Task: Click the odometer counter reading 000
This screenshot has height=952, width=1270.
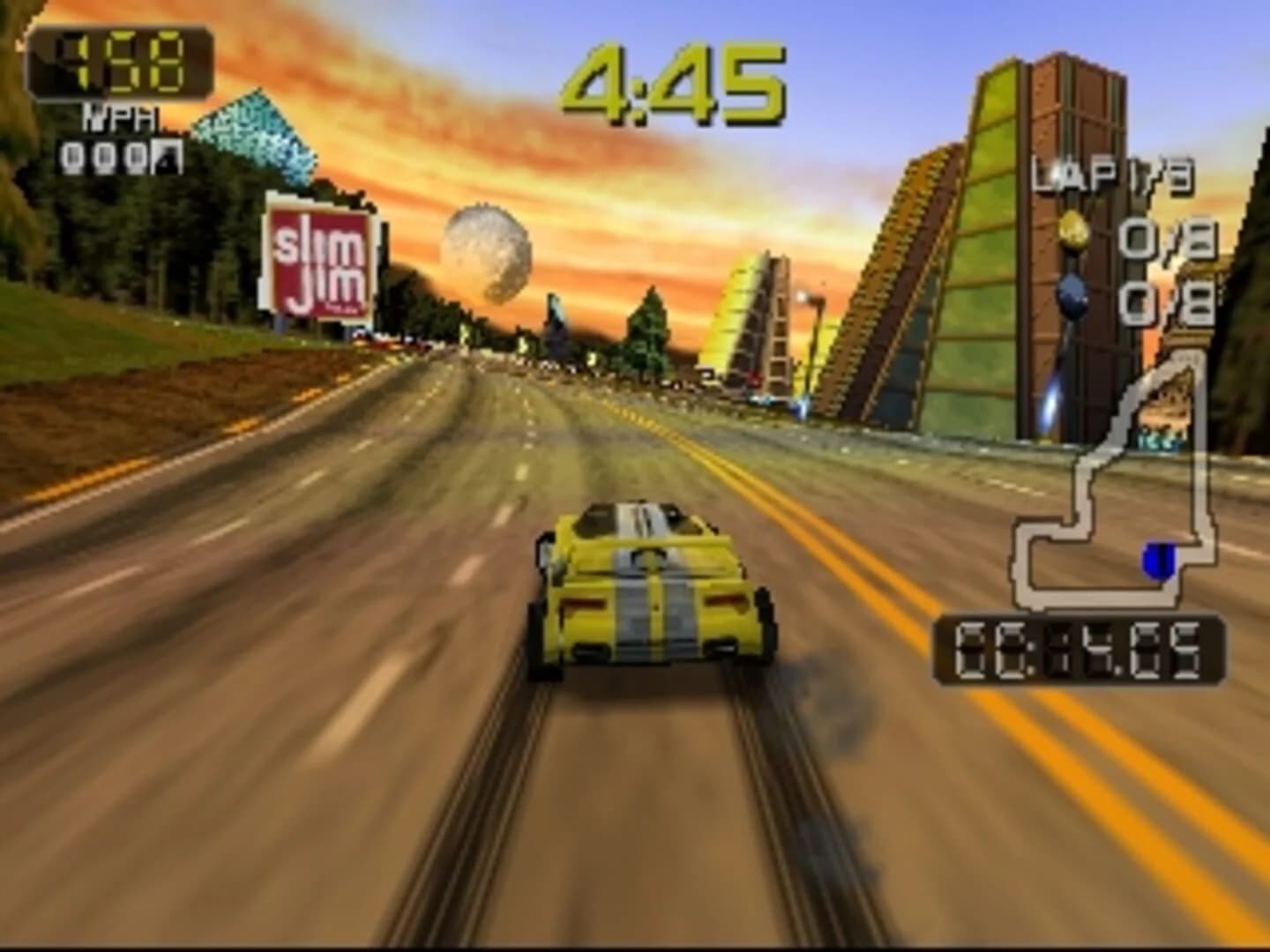Action: tap(108, 157)
